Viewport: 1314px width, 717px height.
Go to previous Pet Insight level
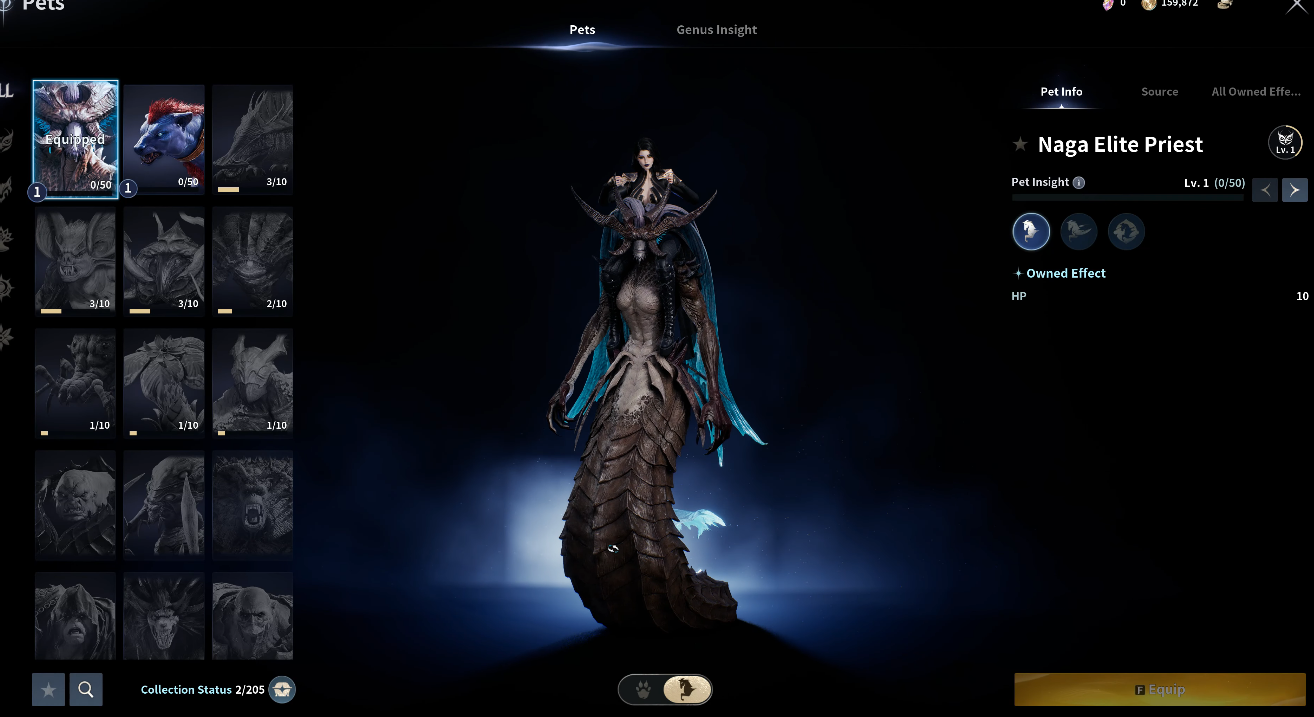click(x=1265, y=189)
